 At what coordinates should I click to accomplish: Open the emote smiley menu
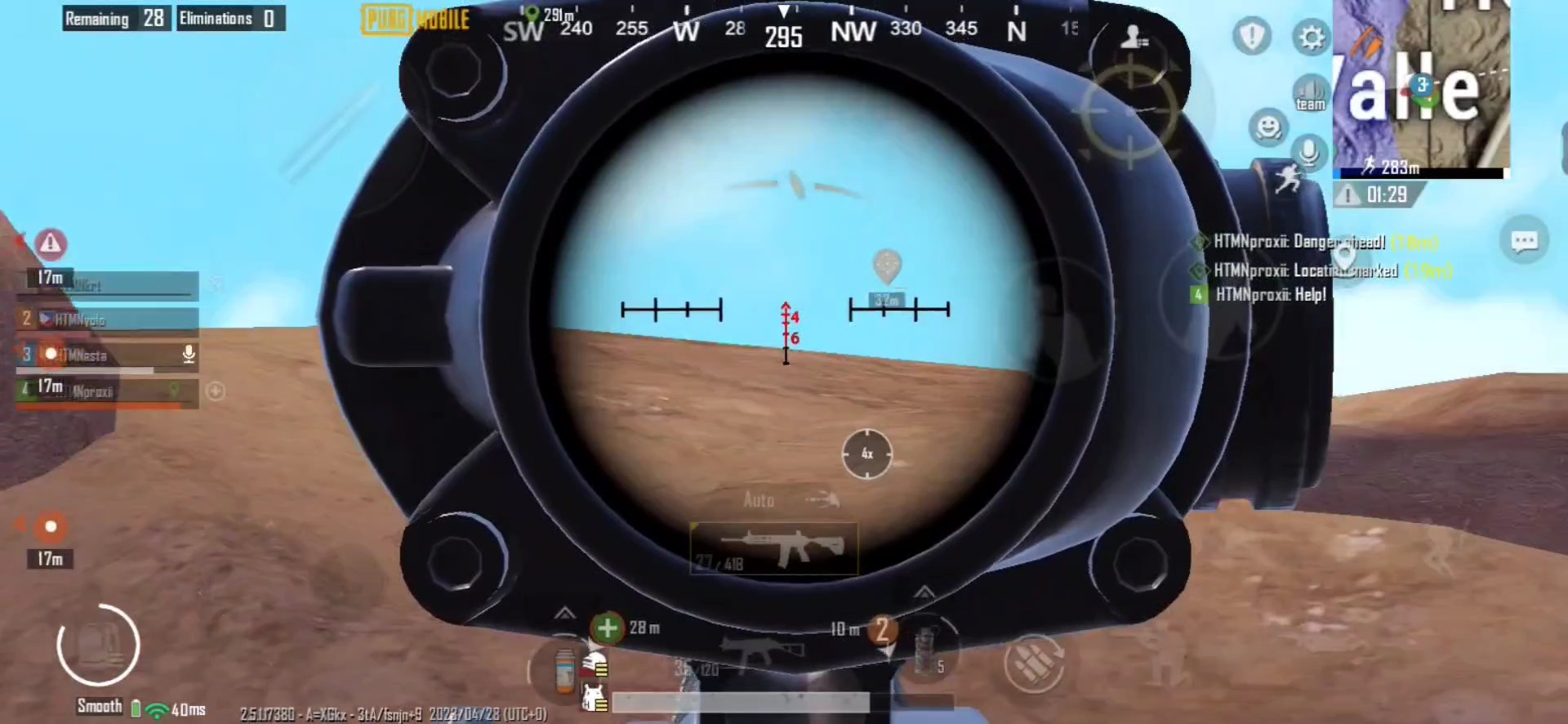tap(1267, 127)
